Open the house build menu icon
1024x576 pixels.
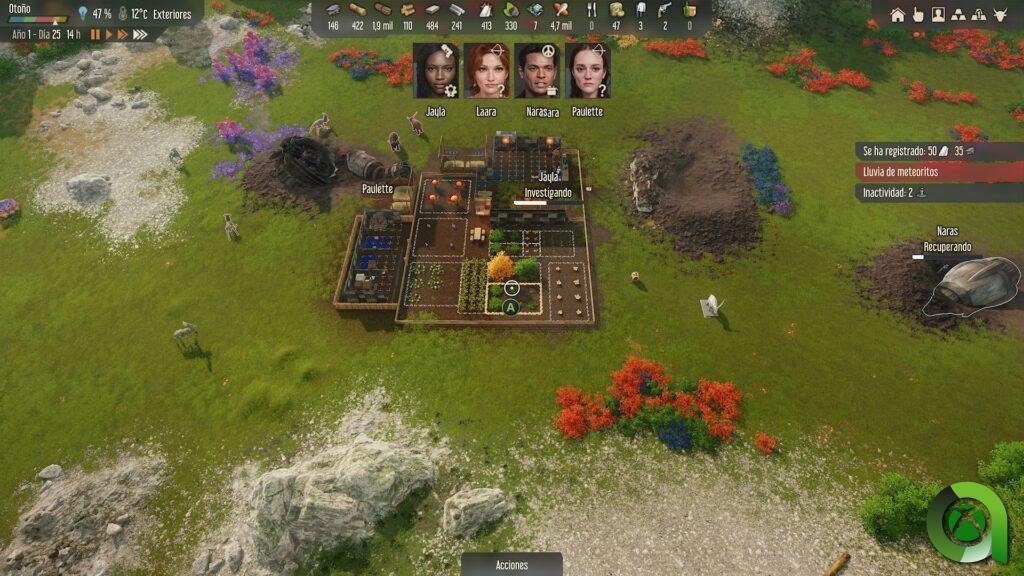click(897, 15)
